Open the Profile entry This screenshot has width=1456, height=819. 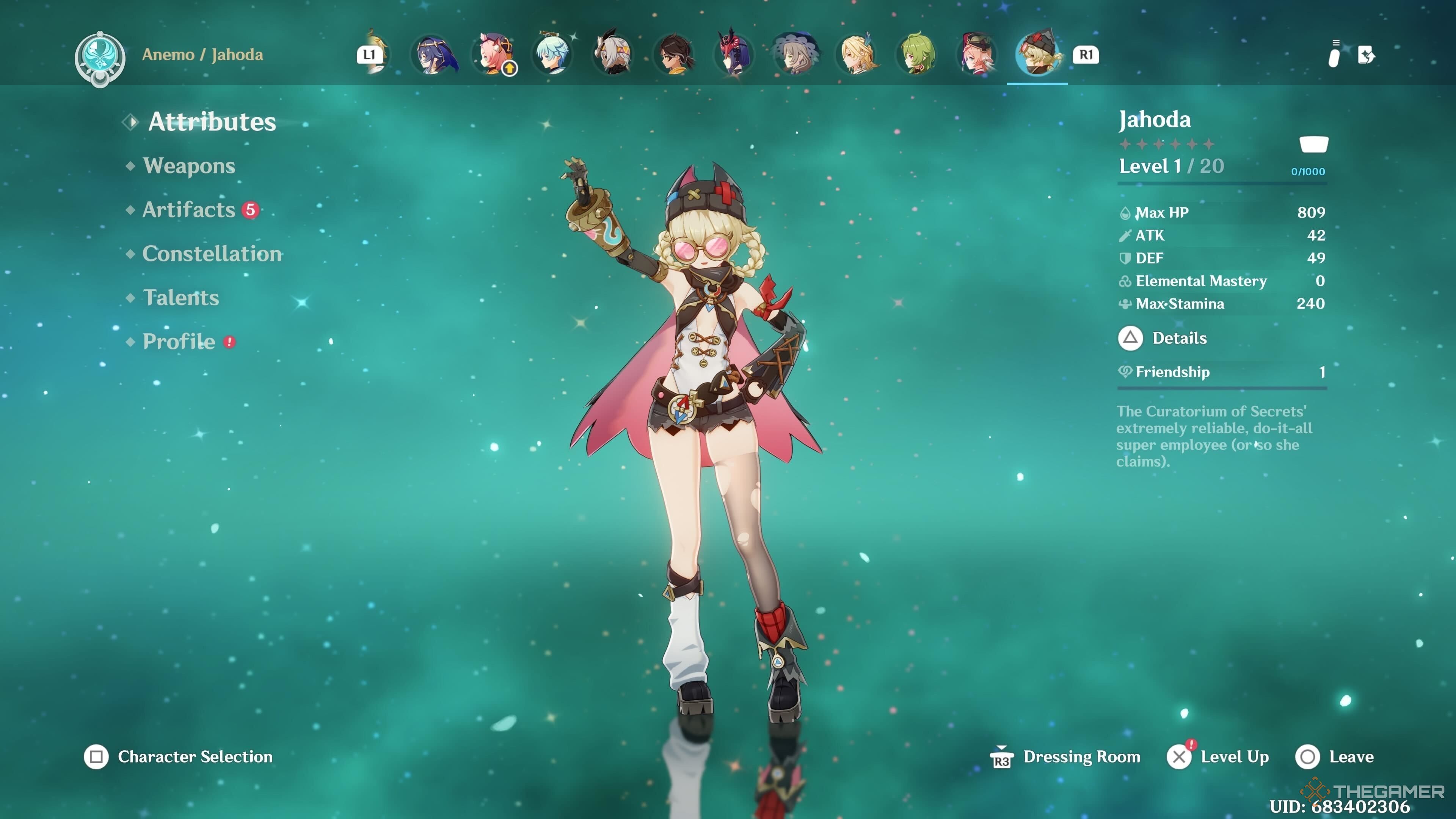[179, 341]
